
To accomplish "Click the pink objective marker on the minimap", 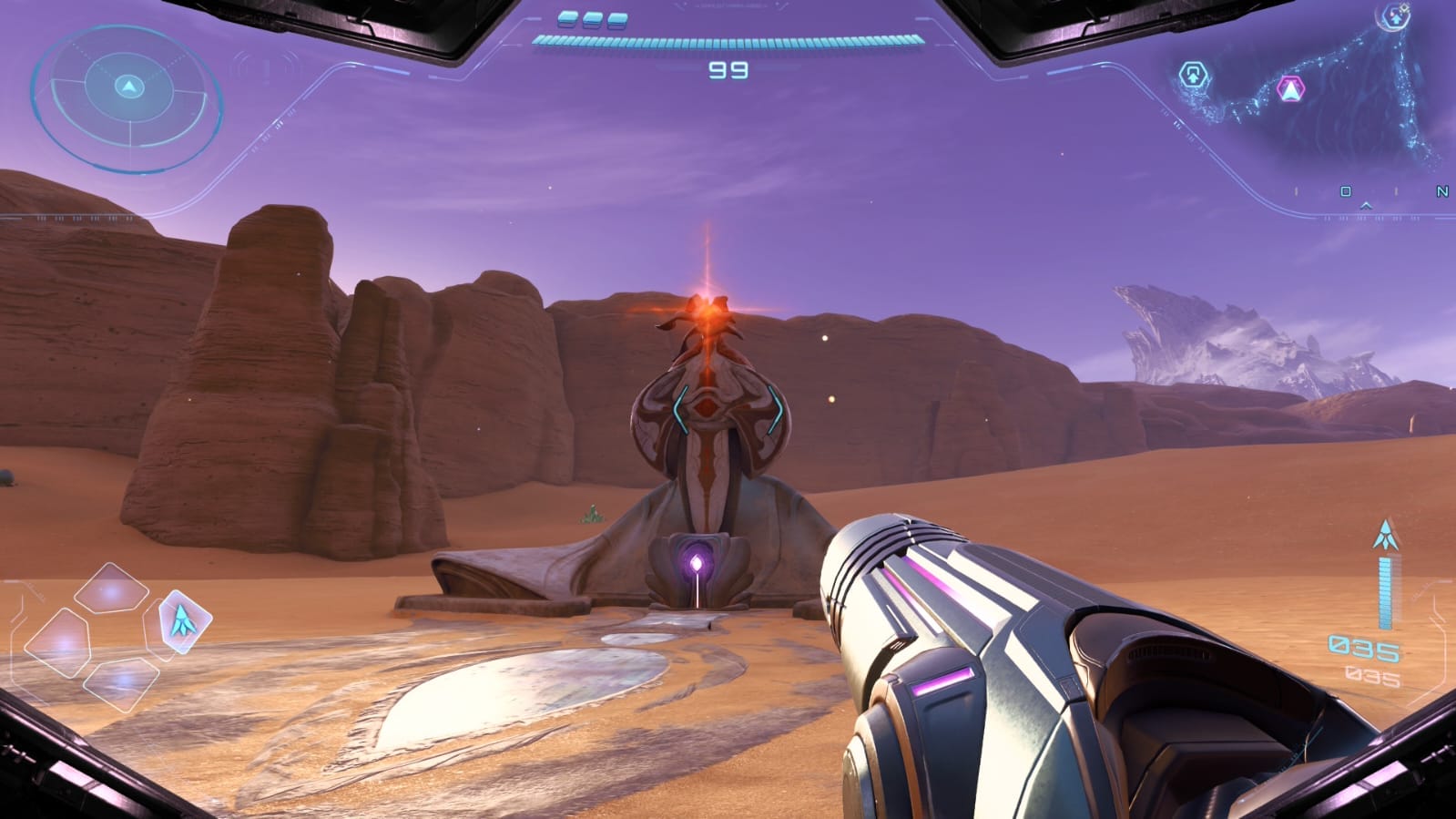I will 1289,90.
